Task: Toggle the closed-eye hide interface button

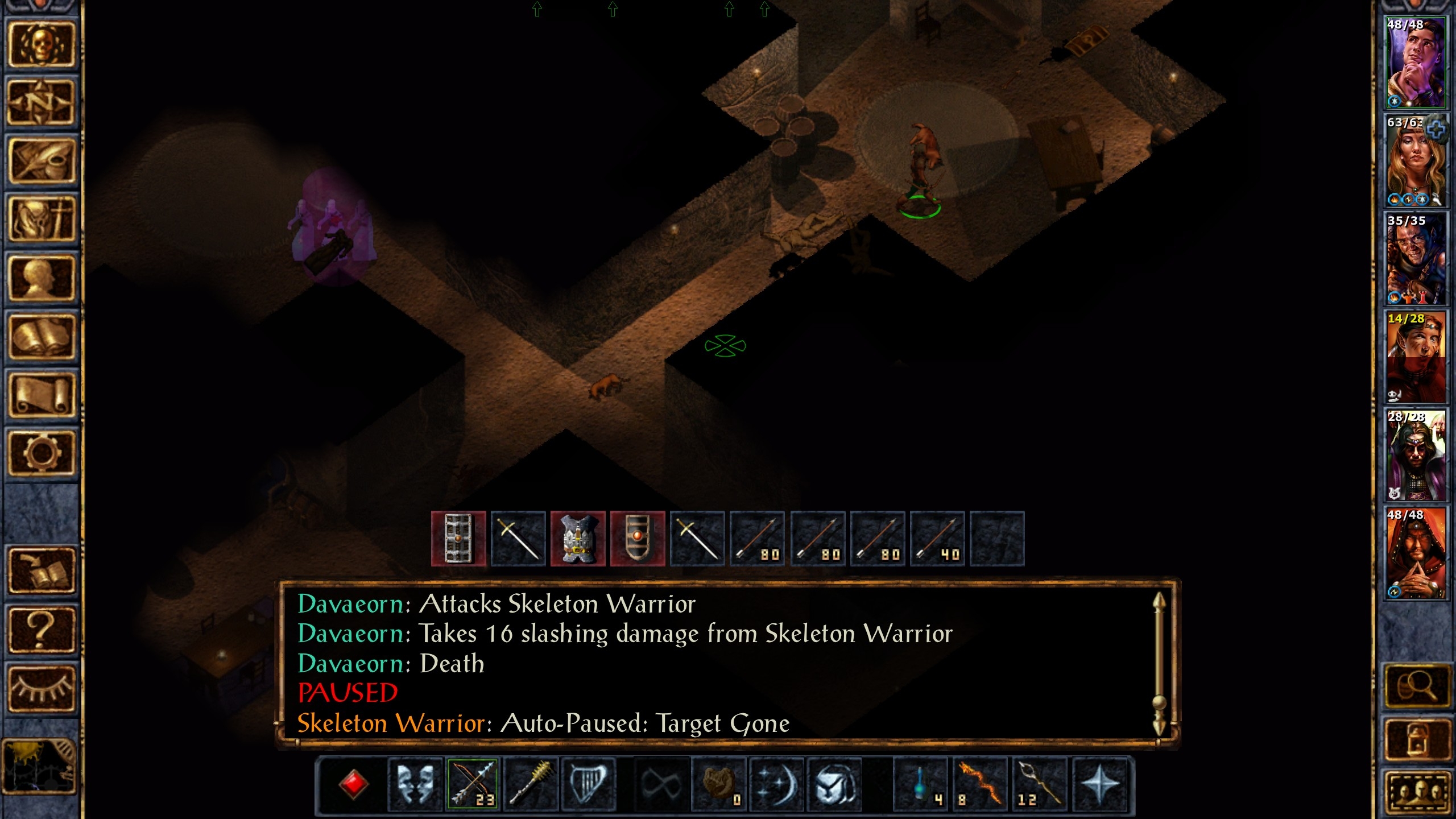Action: click(x=41, y=688)
